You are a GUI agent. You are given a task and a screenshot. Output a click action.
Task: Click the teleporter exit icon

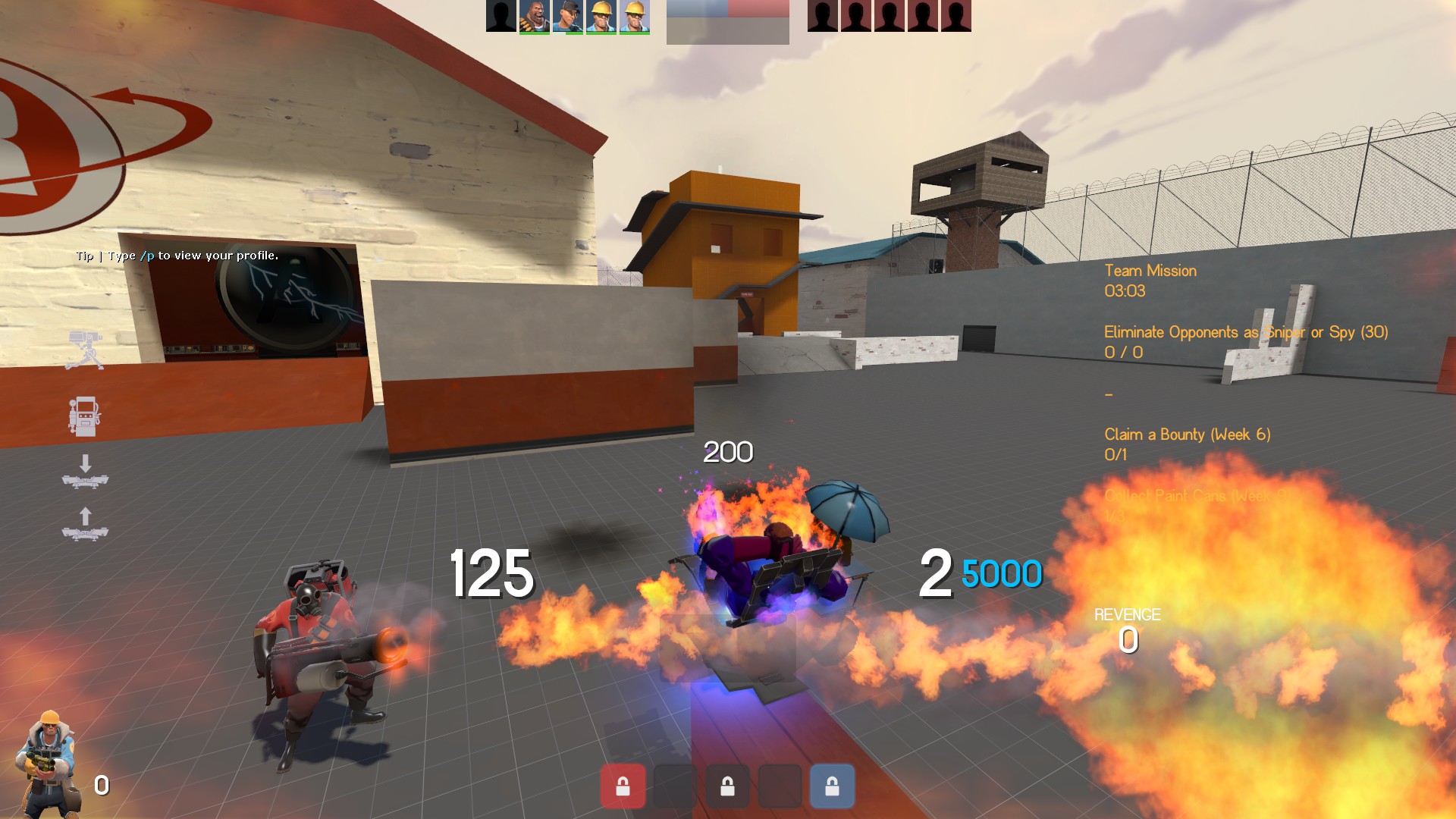(85, 525)
